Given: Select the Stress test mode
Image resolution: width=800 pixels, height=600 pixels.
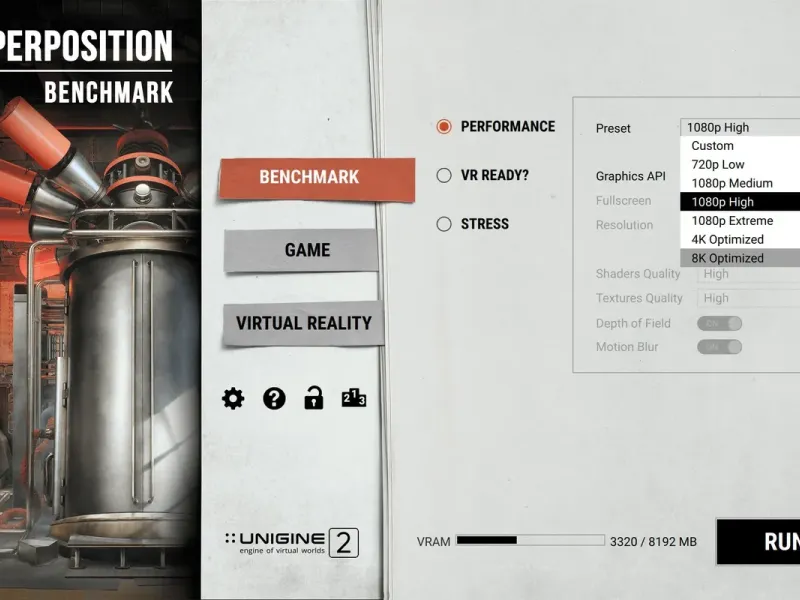Looking at the screenshot, I should click(444, 224).
